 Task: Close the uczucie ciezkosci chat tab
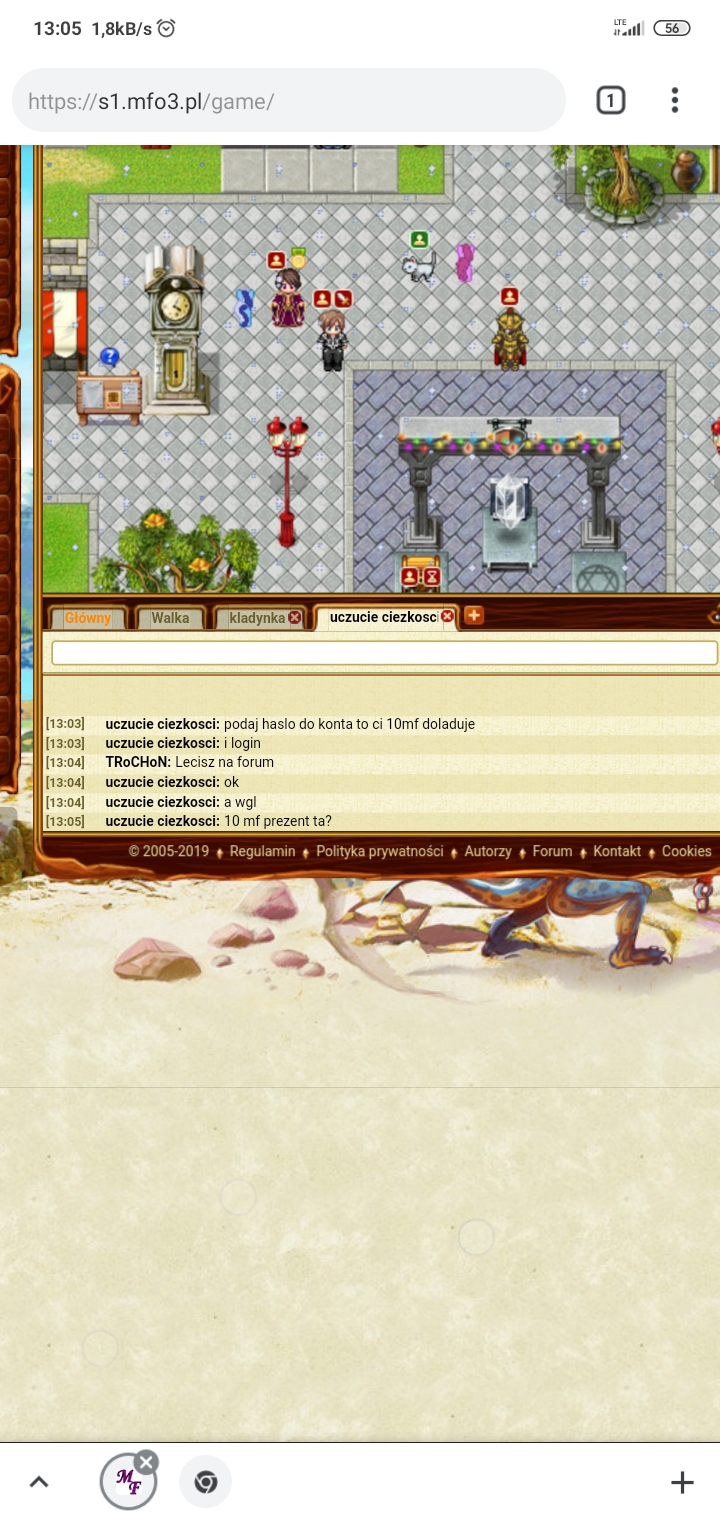448,617
